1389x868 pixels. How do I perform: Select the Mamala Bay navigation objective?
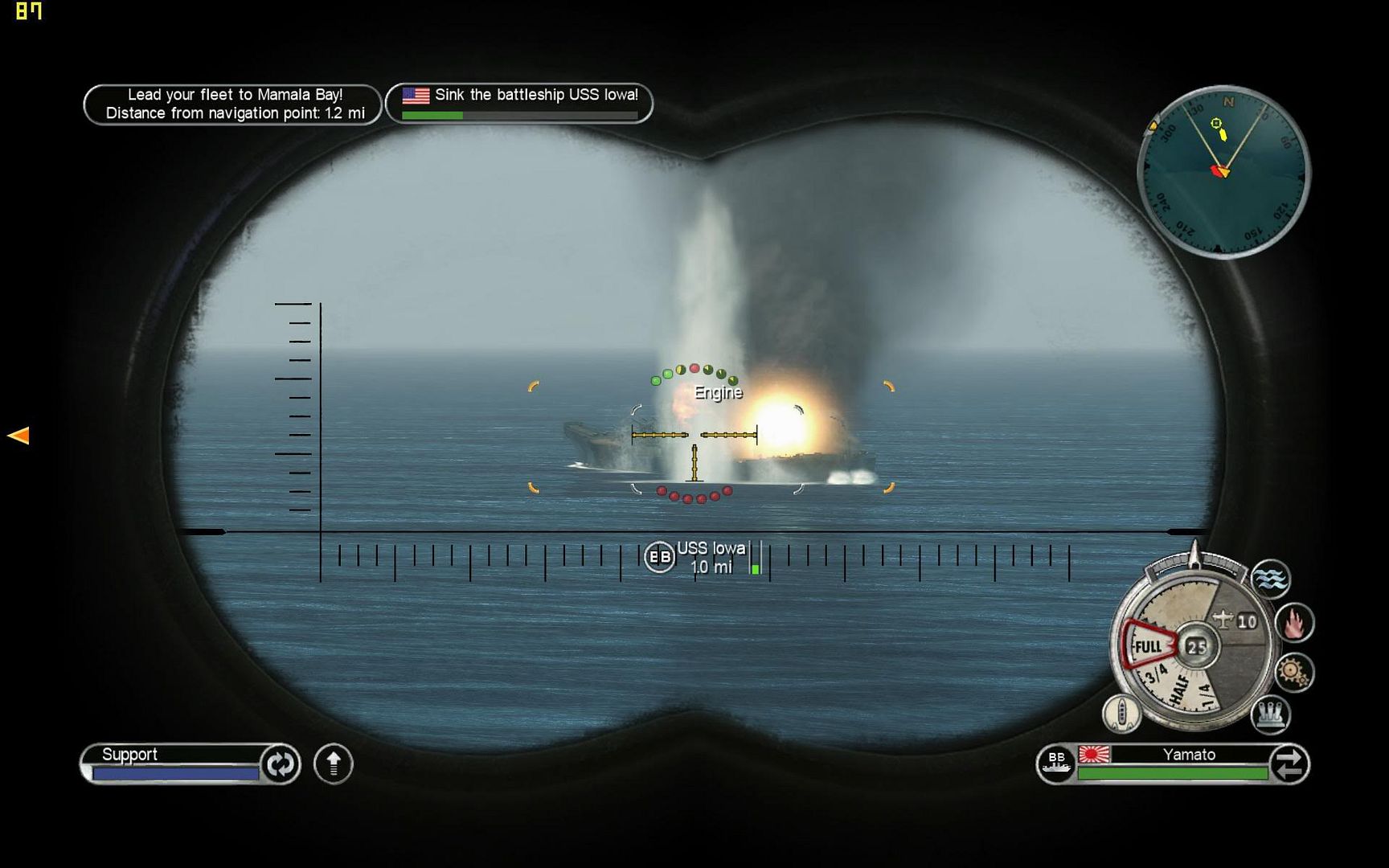point(232,104)
